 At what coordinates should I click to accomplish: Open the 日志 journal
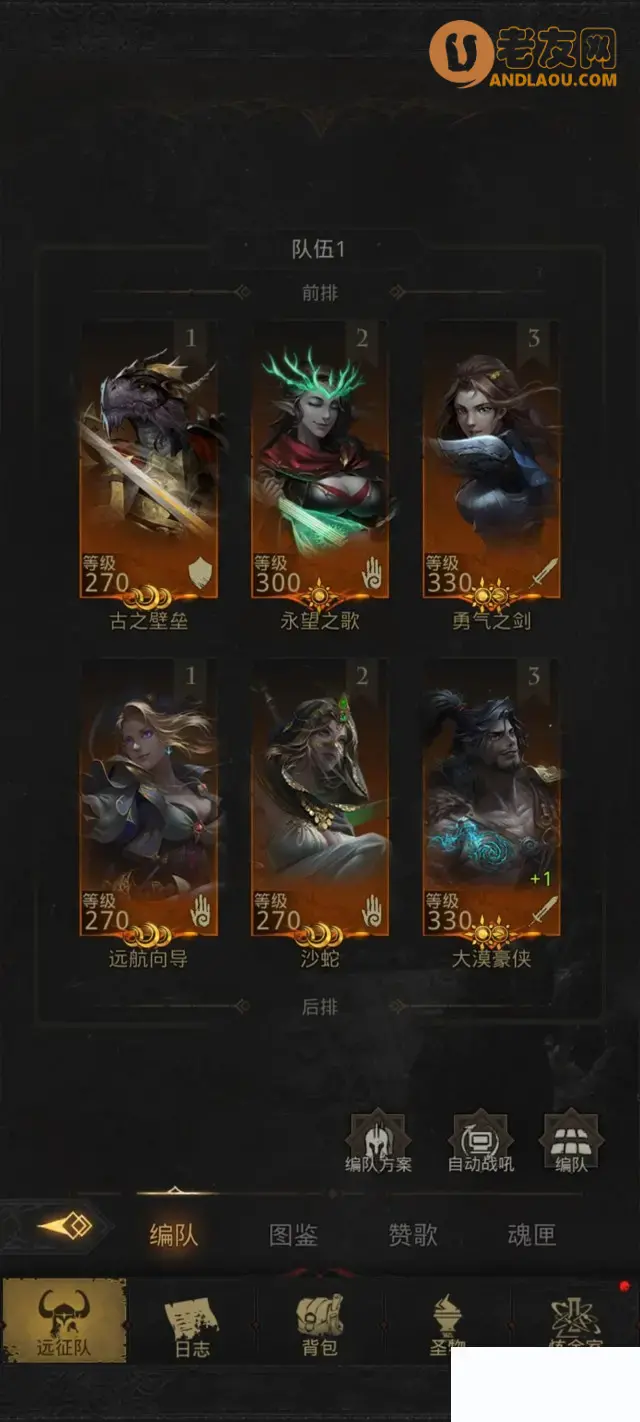pos(192,1322)
